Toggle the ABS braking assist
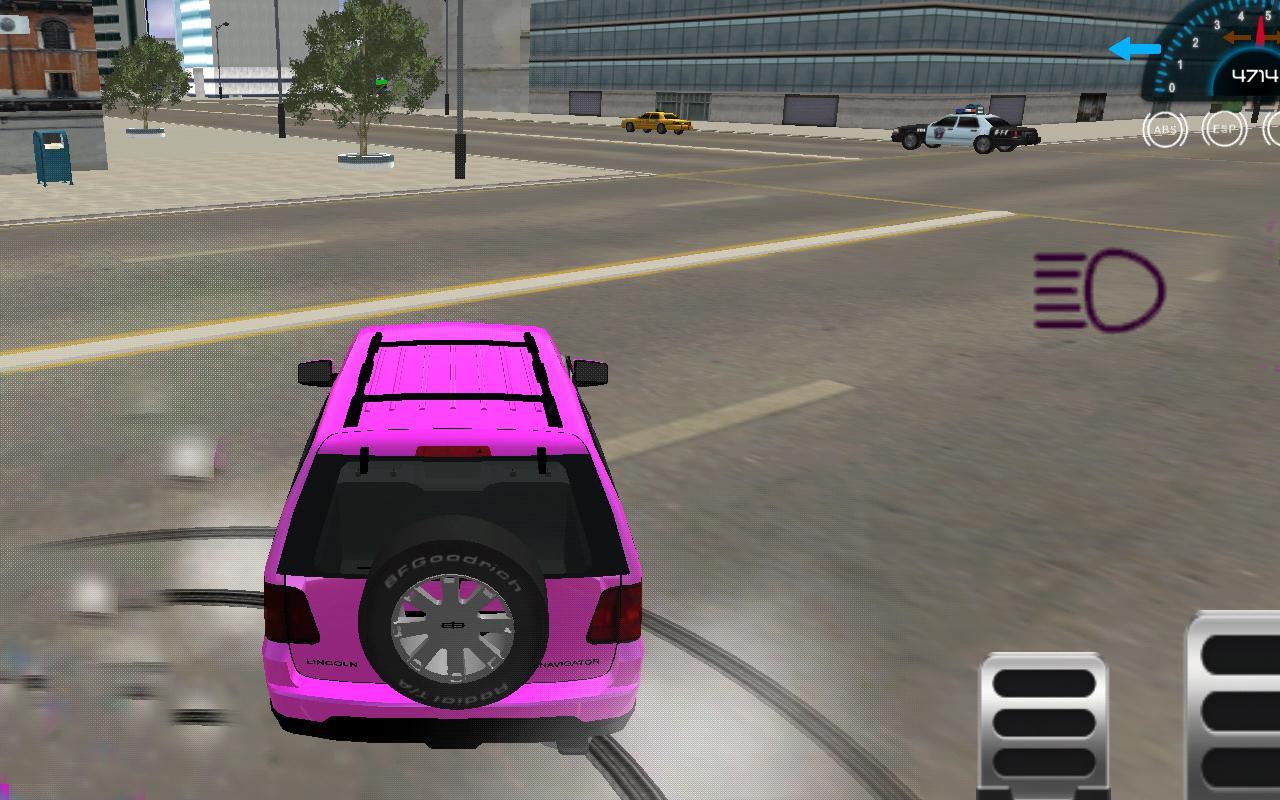1280x800 pixels. 1166,128
